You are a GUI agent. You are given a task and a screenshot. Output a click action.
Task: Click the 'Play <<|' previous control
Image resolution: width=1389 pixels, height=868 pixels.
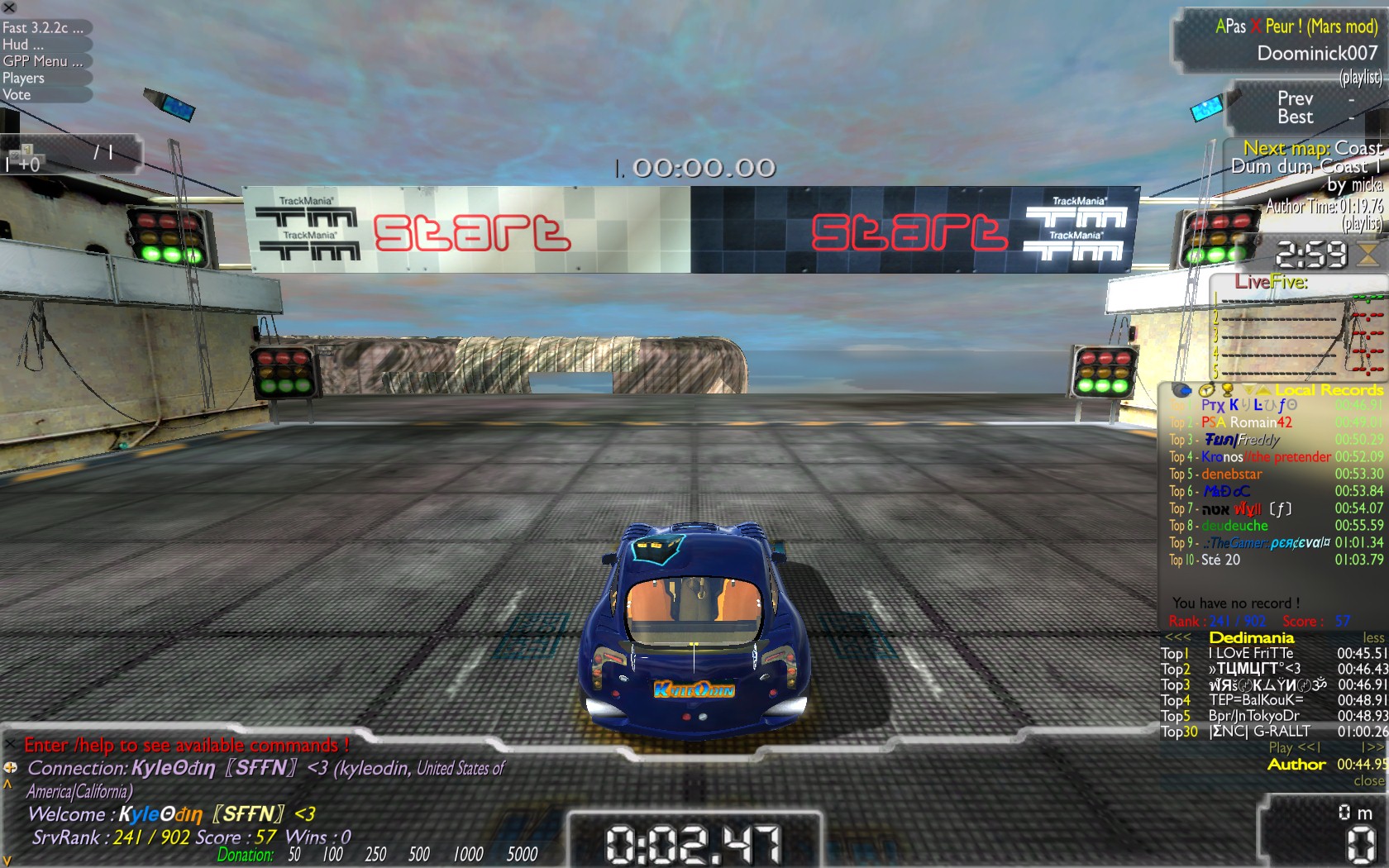[x=1295, y=747]
